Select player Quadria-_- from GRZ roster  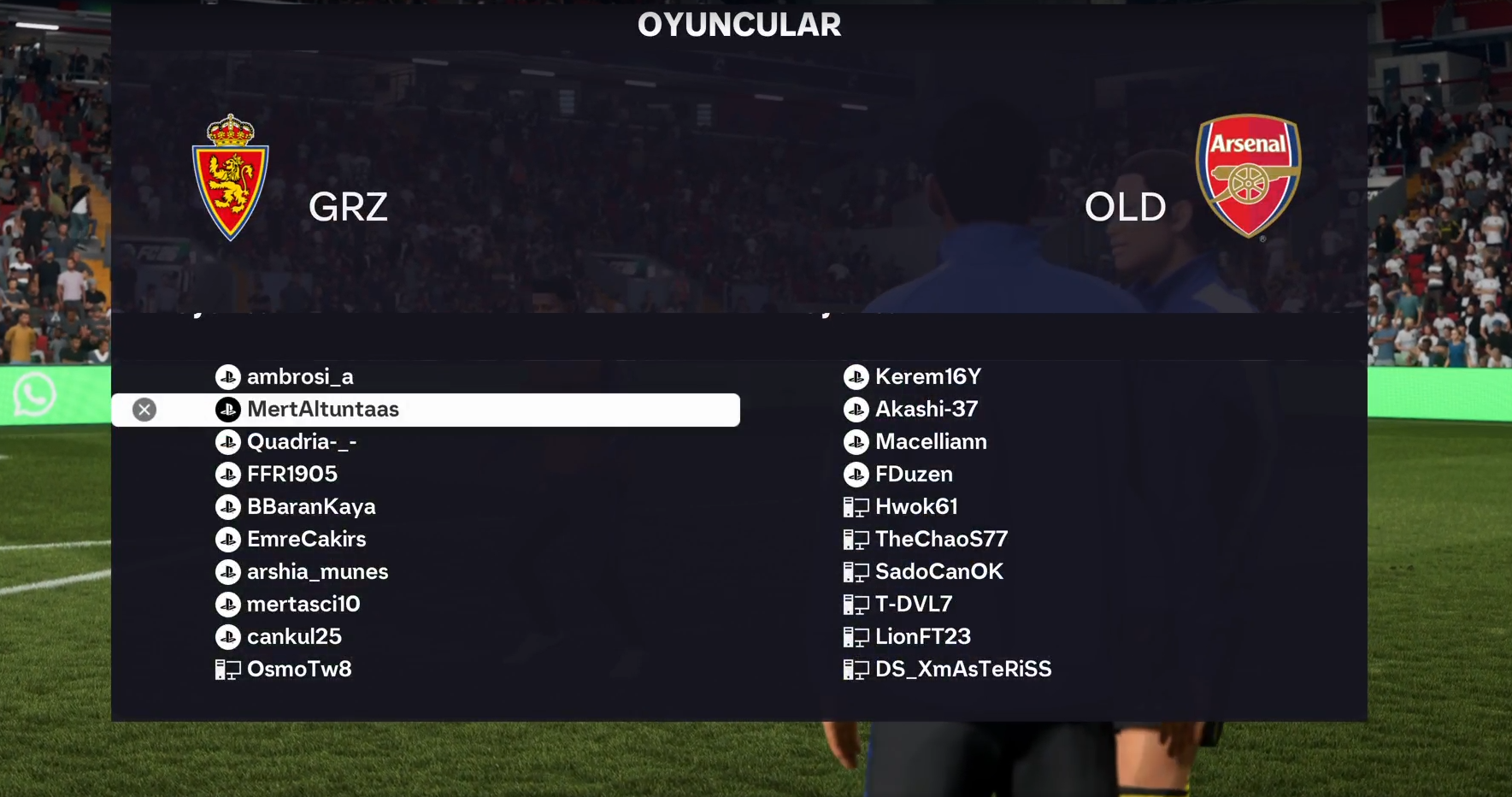click(301, 442)
